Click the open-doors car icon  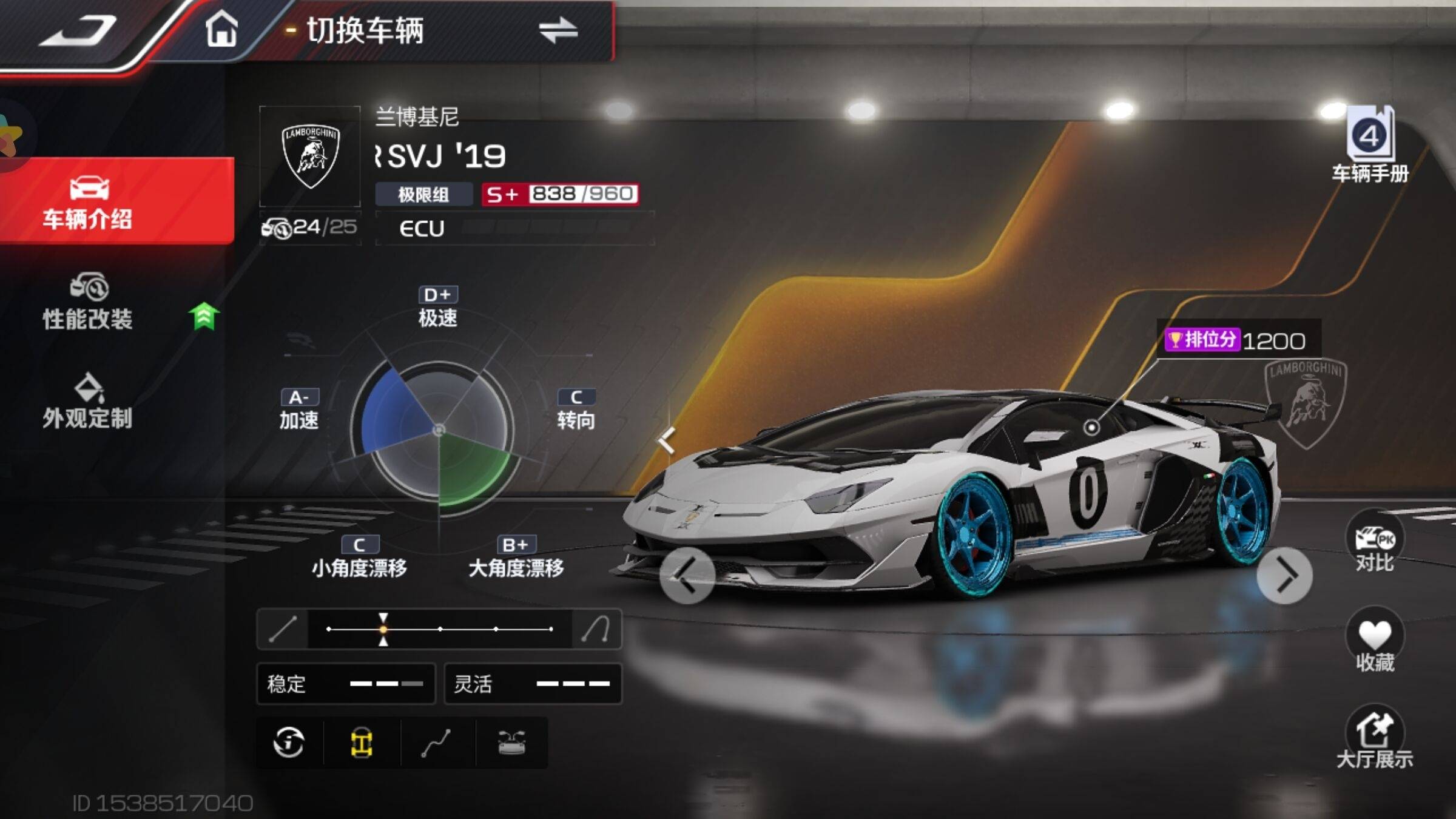511,742
